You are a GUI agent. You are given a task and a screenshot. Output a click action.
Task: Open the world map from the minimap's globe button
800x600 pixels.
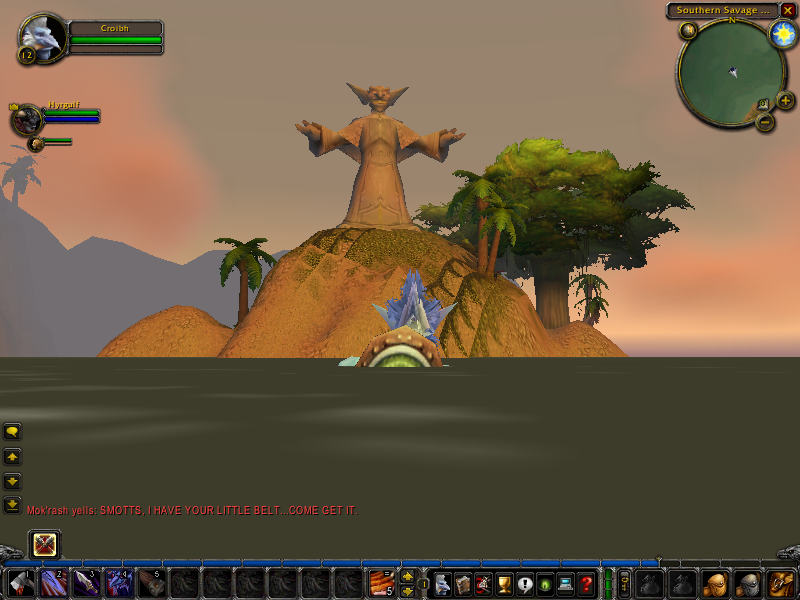click(688, 30)
